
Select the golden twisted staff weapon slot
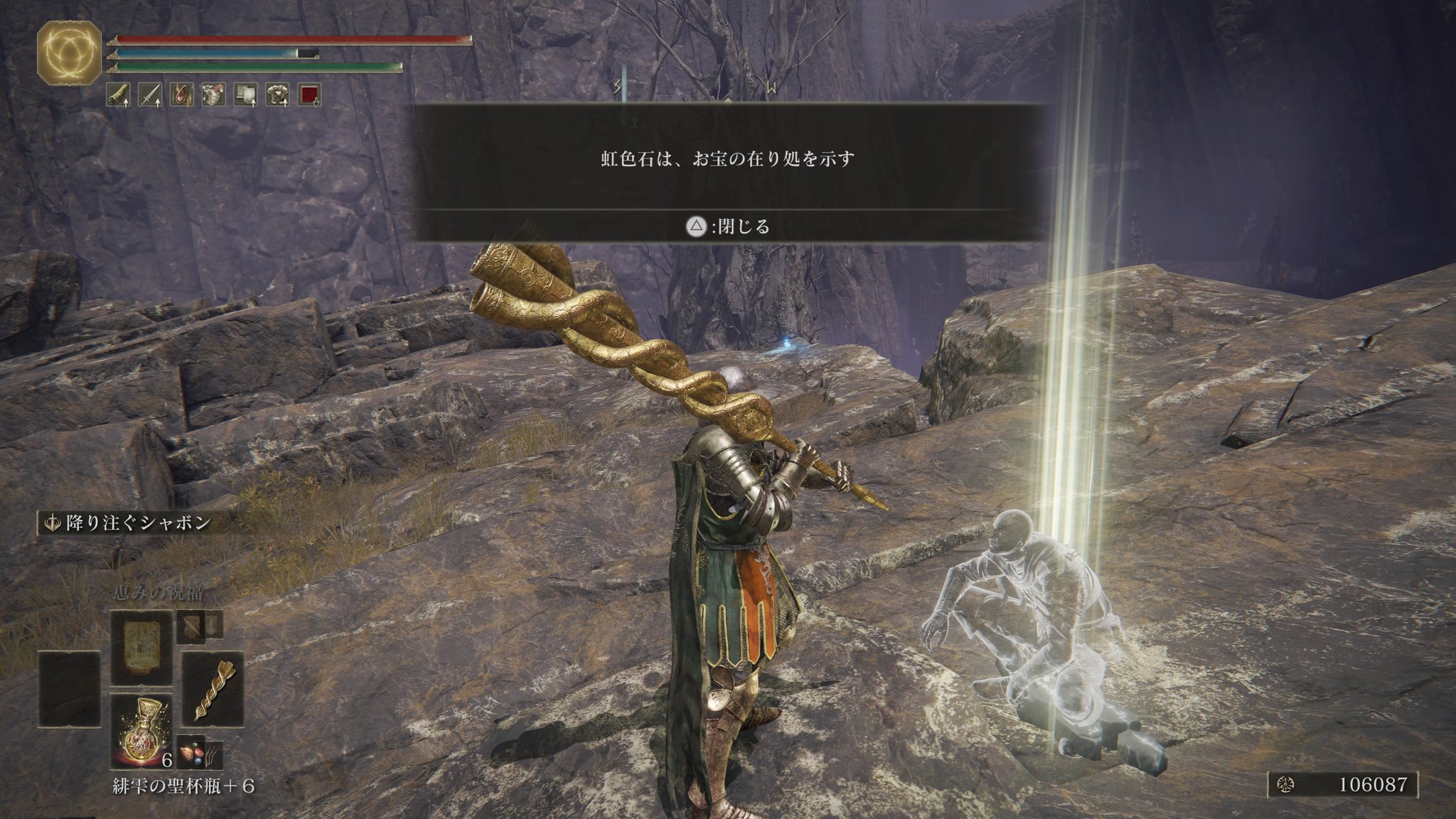pyautogui.click(x=212, y=689)
